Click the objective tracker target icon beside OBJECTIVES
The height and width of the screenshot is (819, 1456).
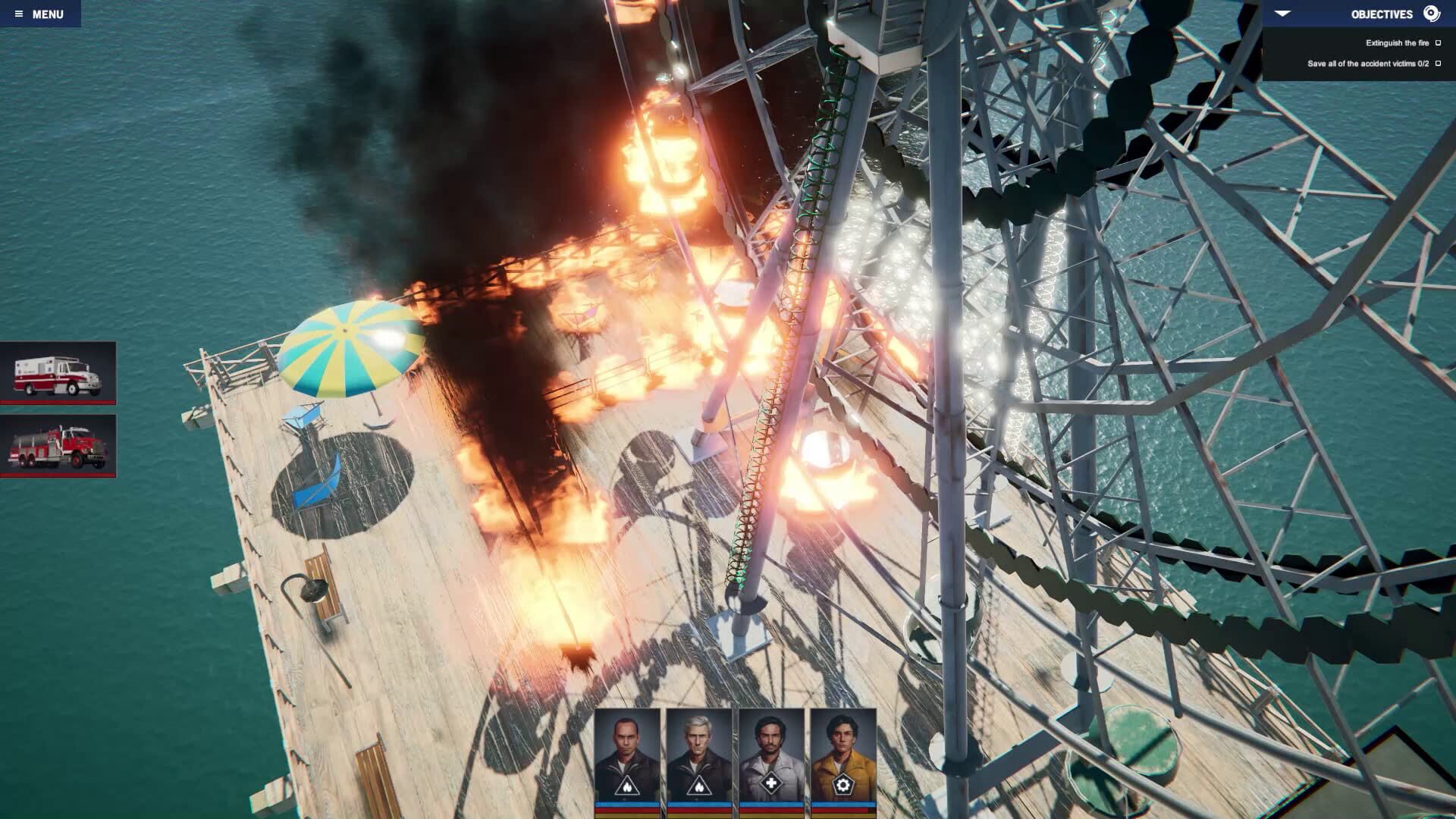coord(1432,13)
